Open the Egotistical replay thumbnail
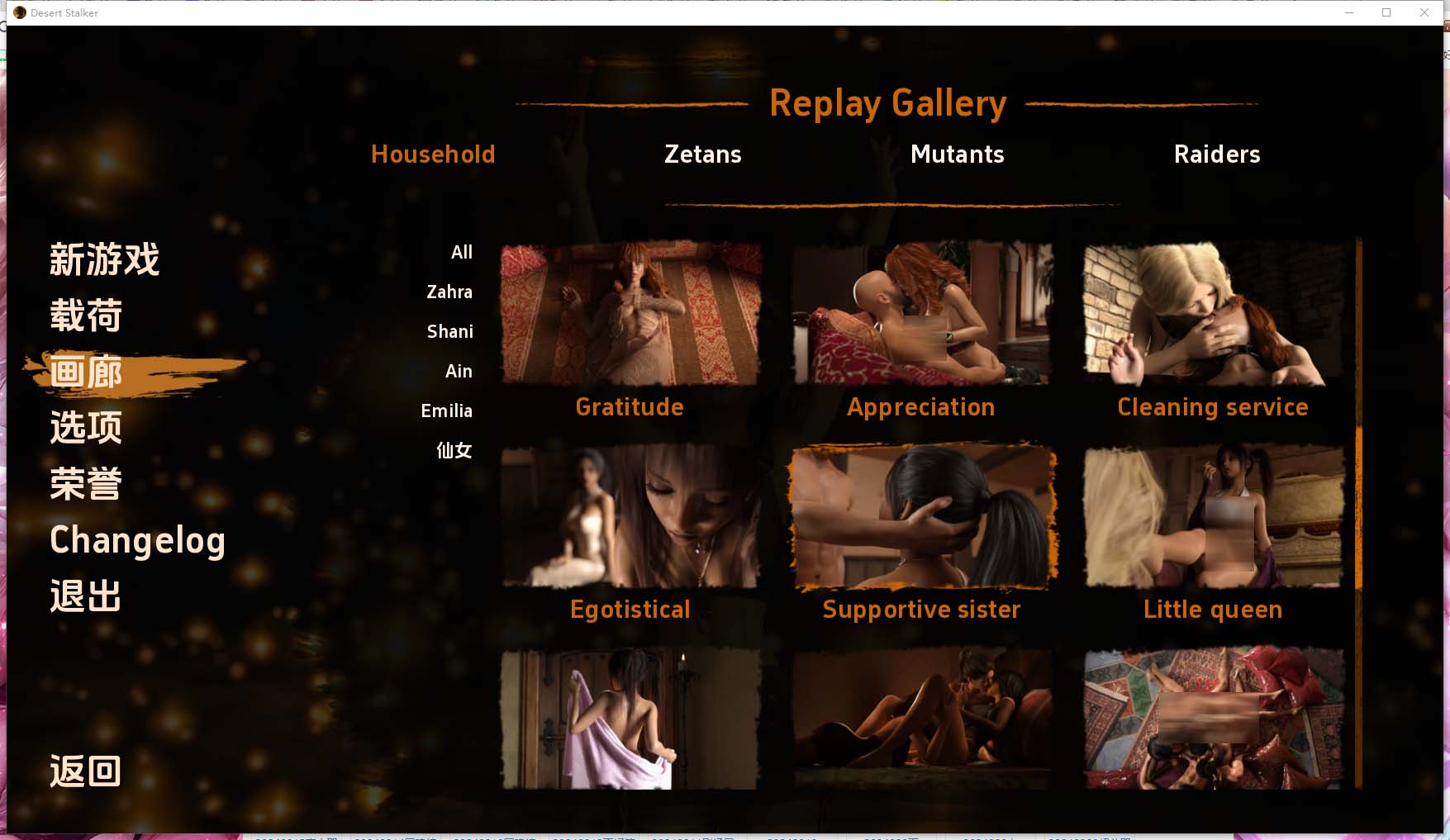The height and width of the screenshot is (840, 1450). click(630, 516)
